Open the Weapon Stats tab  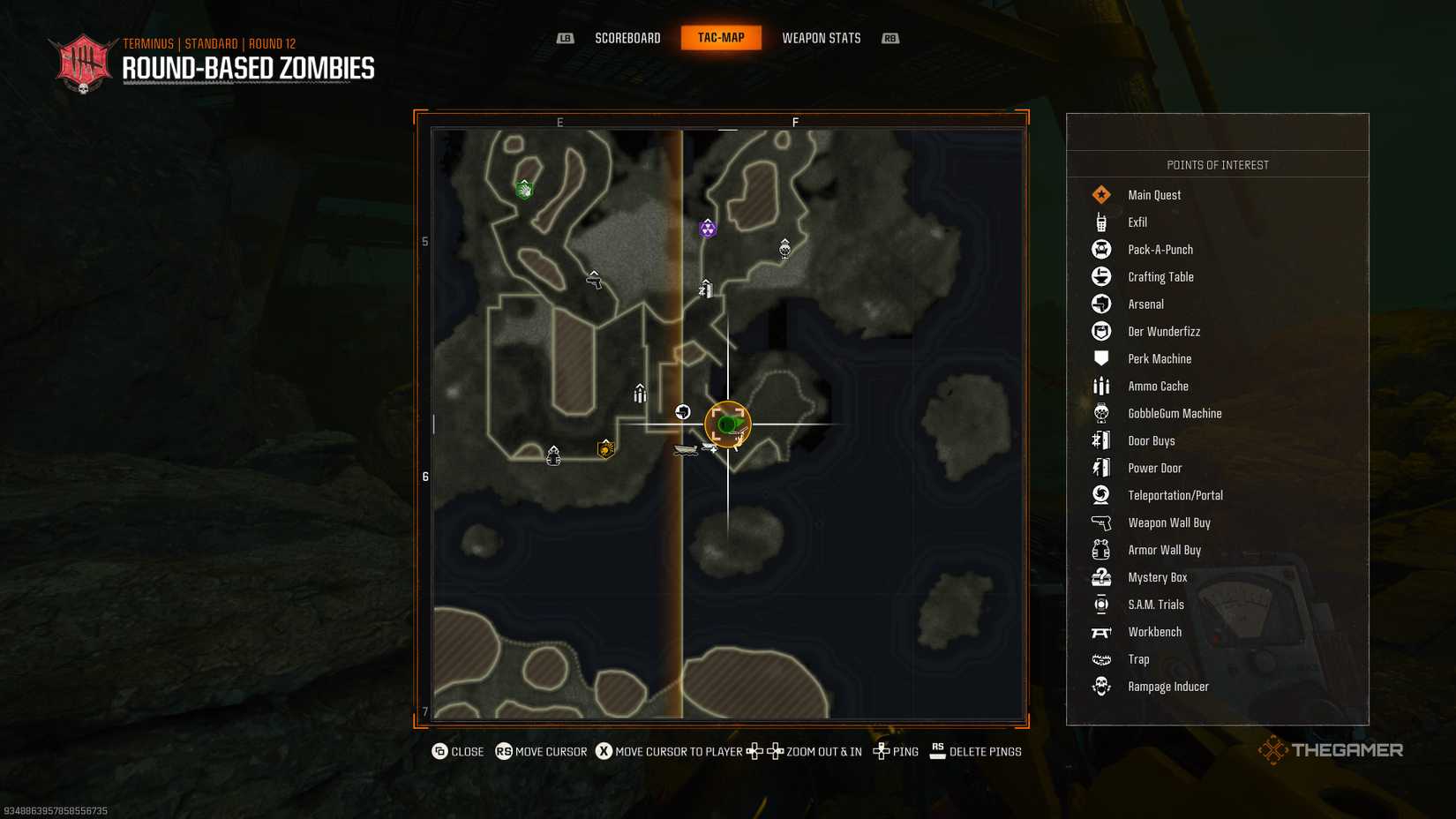pos(821,38)
